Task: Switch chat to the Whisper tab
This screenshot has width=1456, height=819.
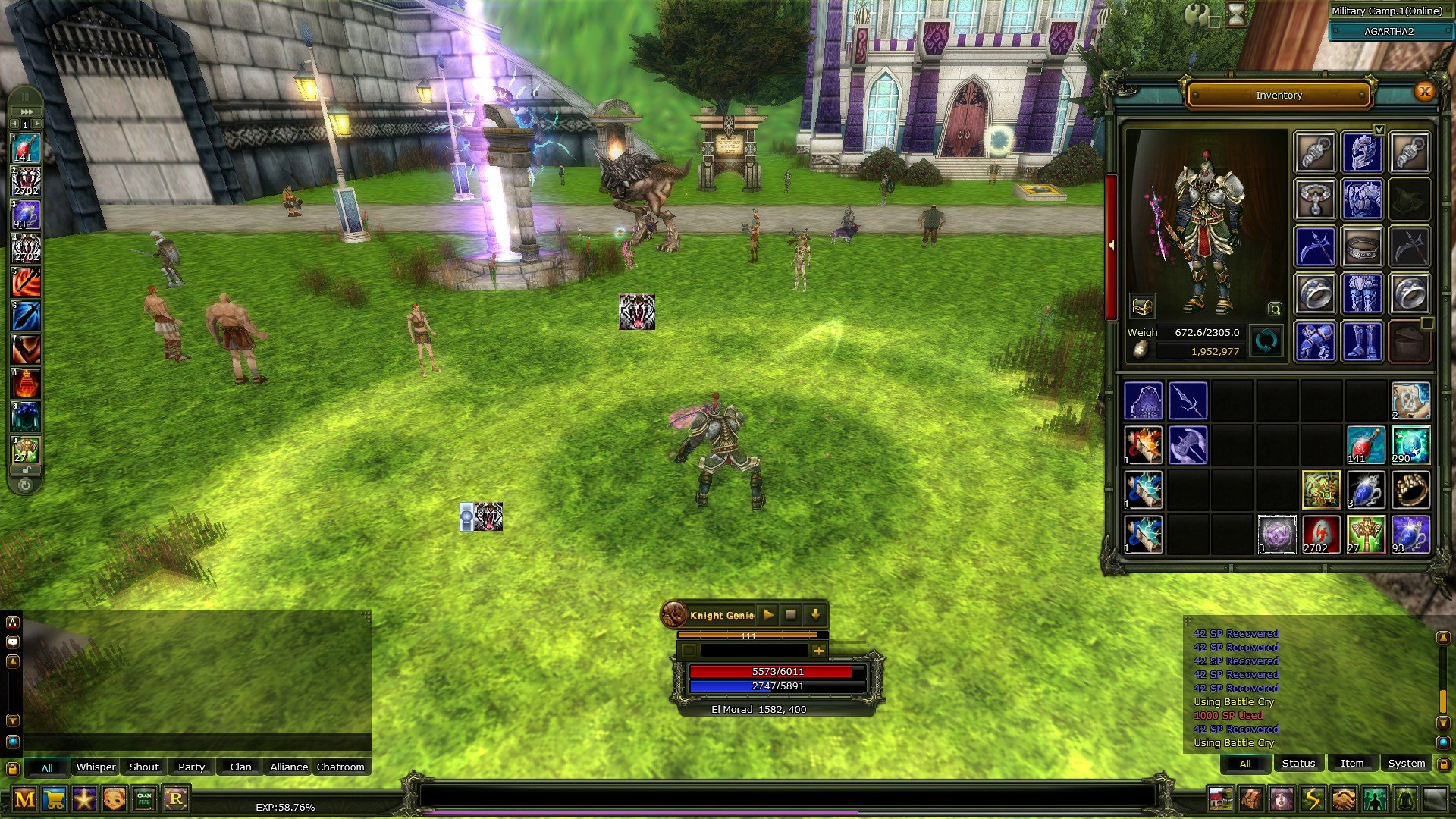Action: point(96,767)
